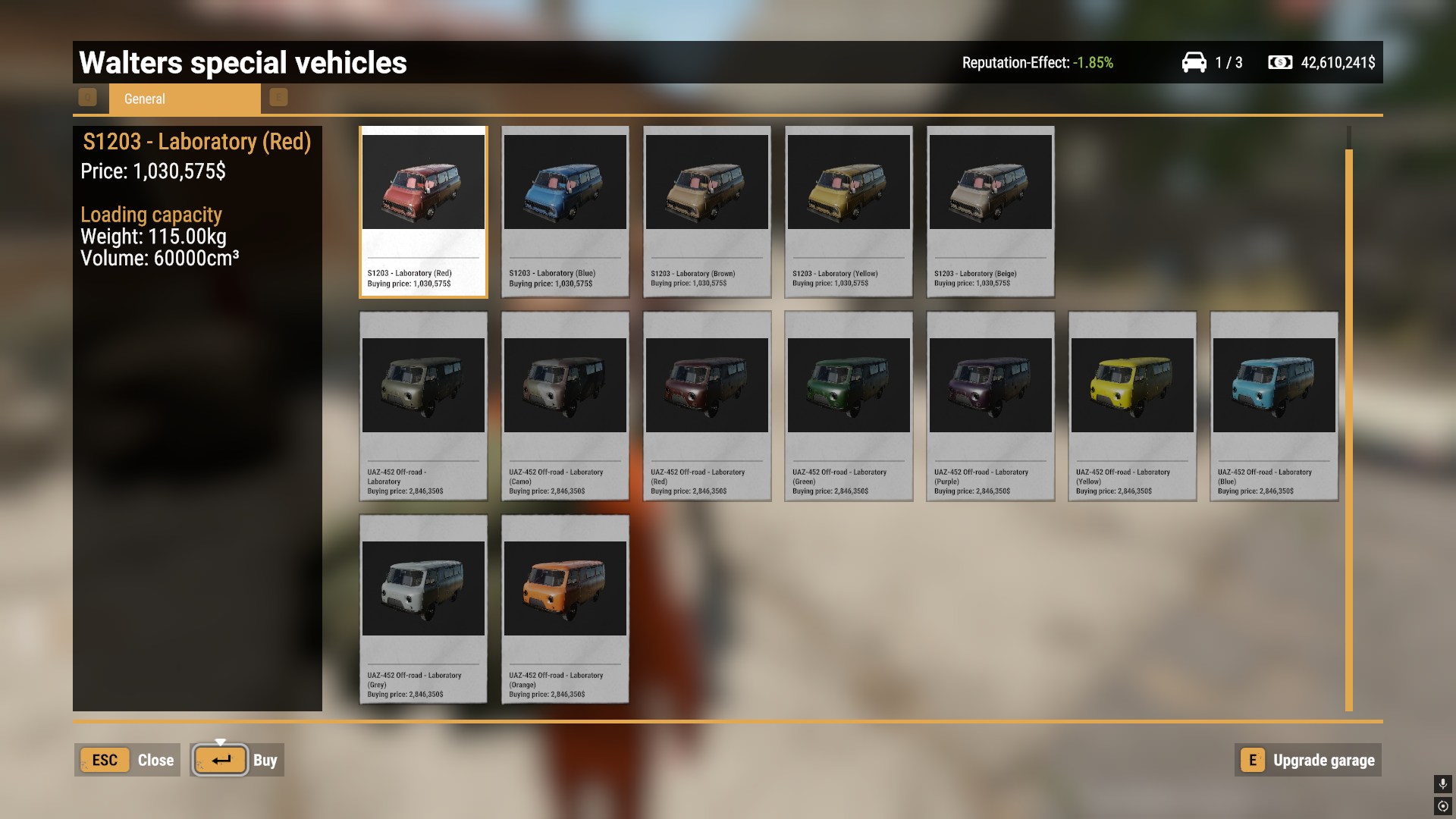
Task: Pick the UAZ-452 Off-road Laboratory (Orange)
Action: (x=565, y=610)
